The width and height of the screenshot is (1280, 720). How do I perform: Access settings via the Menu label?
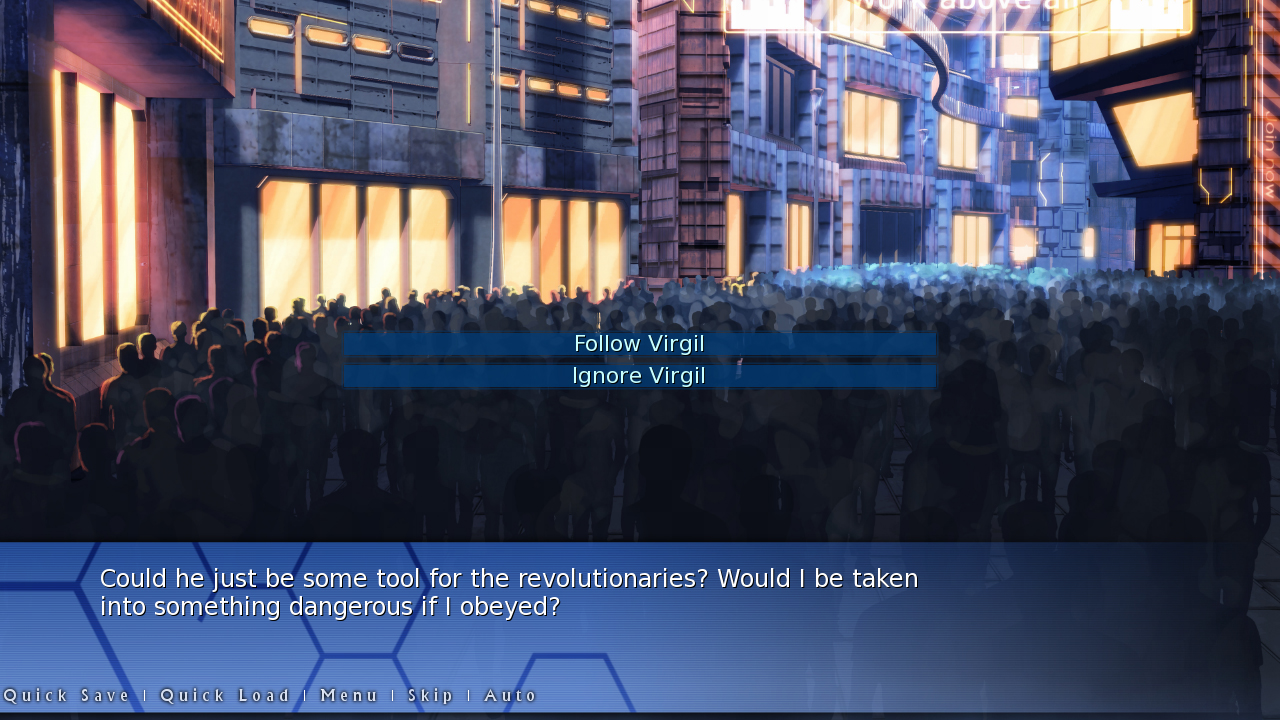click(348, 695)
